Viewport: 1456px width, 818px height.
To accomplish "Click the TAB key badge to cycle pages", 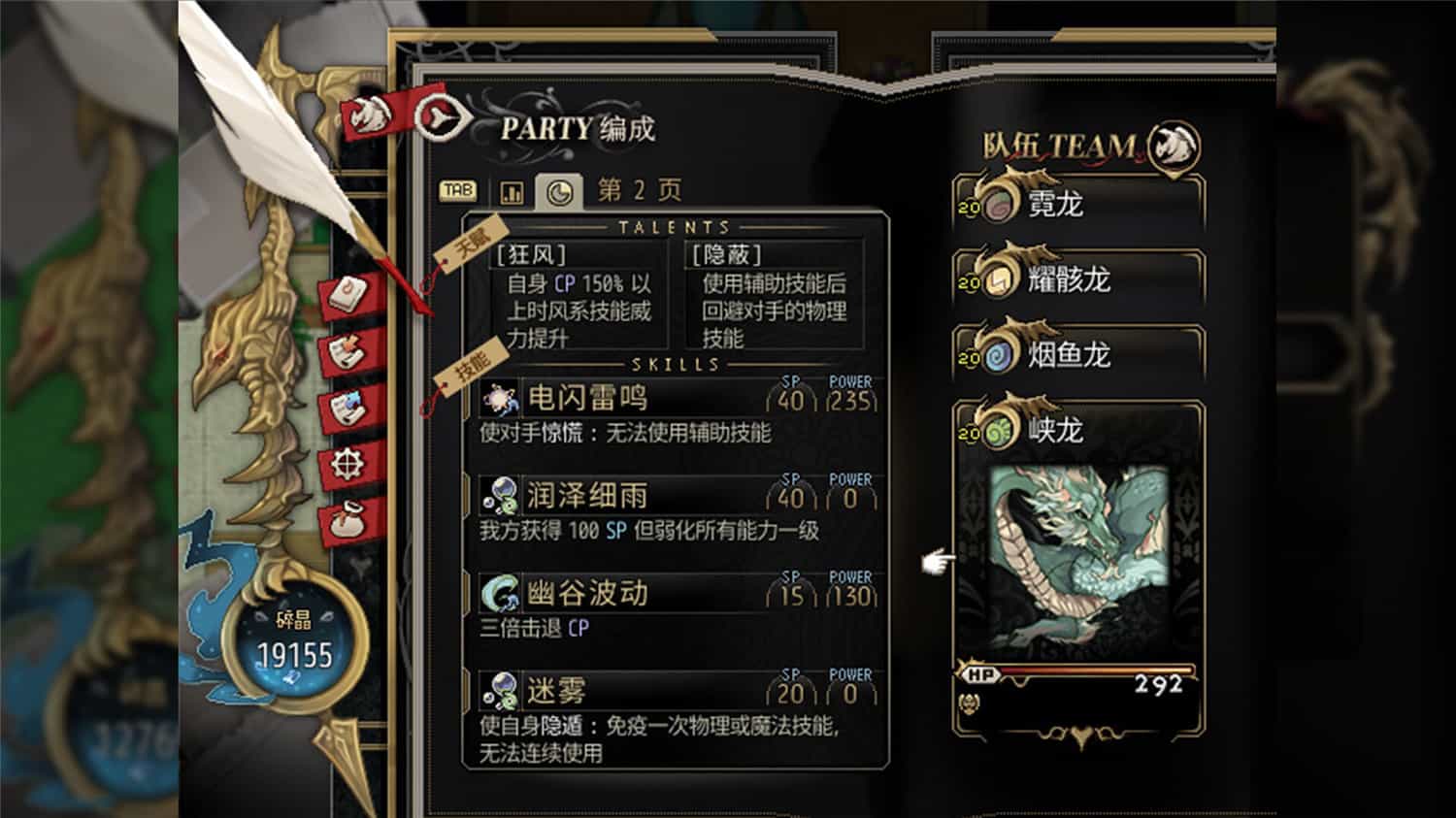I will [x=457, y=190].
